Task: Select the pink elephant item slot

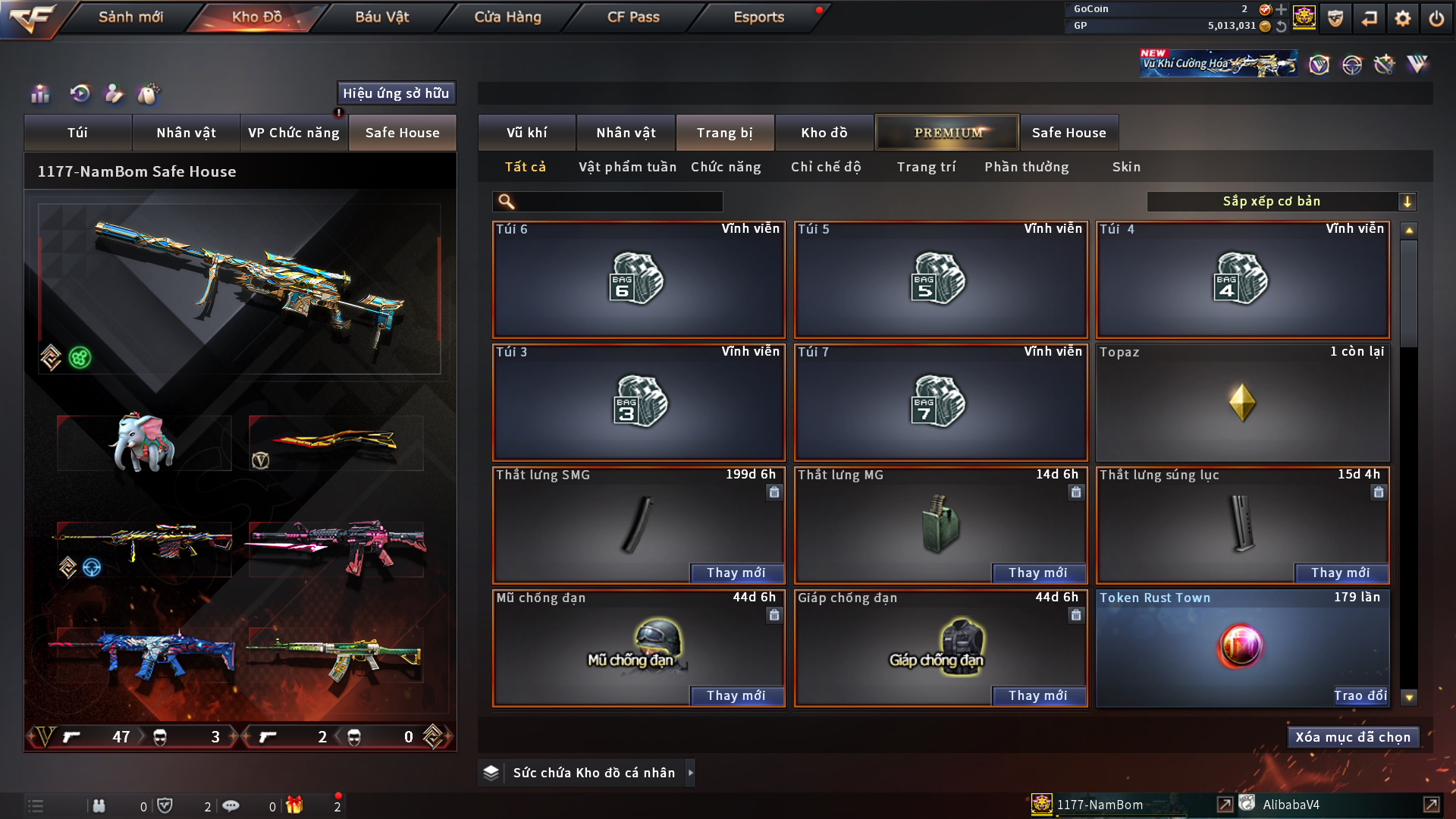Action: [x=144, y=444]
